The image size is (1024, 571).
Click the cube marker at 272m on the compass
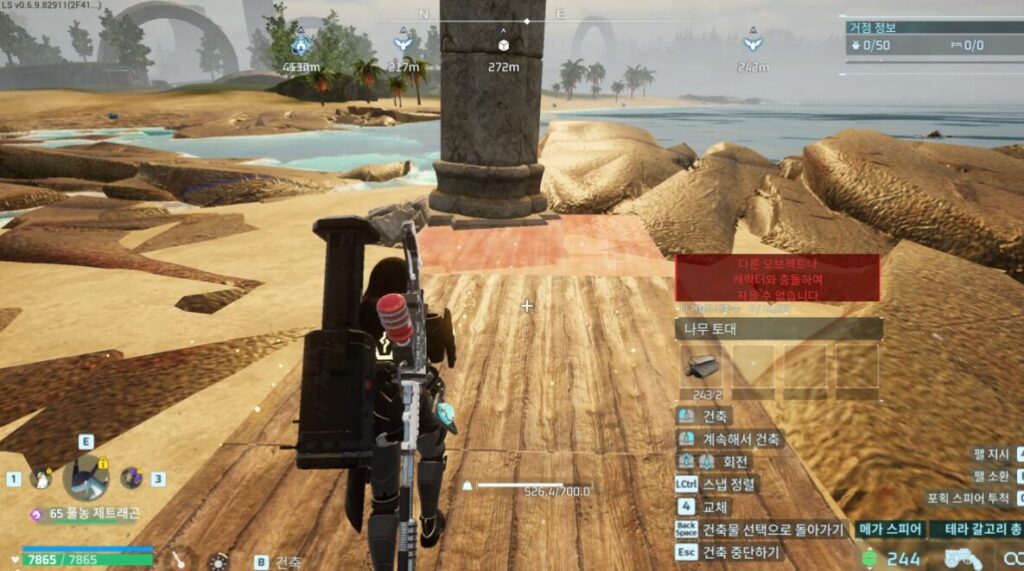502,44
